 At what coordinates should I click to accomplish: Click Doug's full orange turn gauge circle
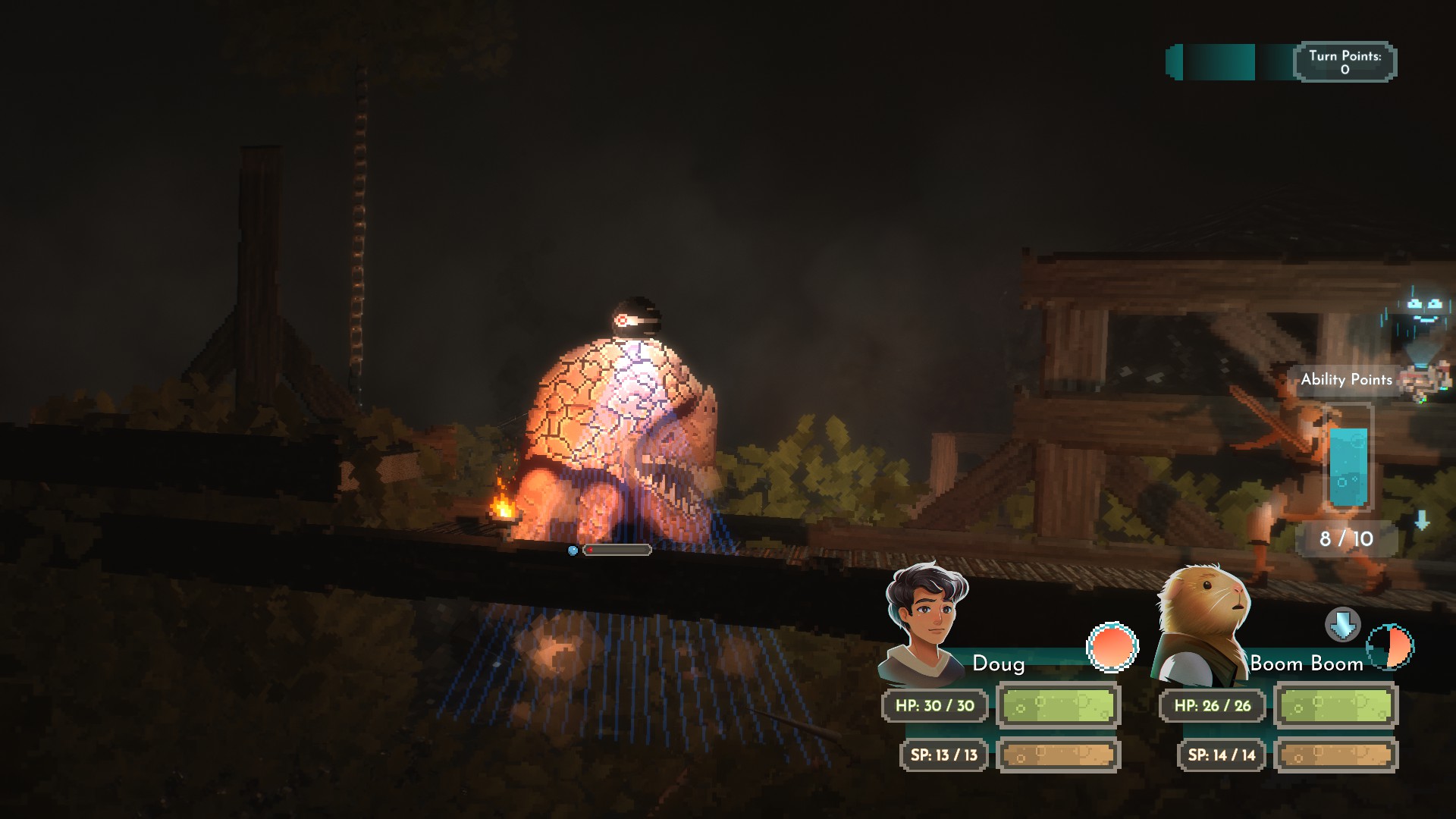point(1112,648)
